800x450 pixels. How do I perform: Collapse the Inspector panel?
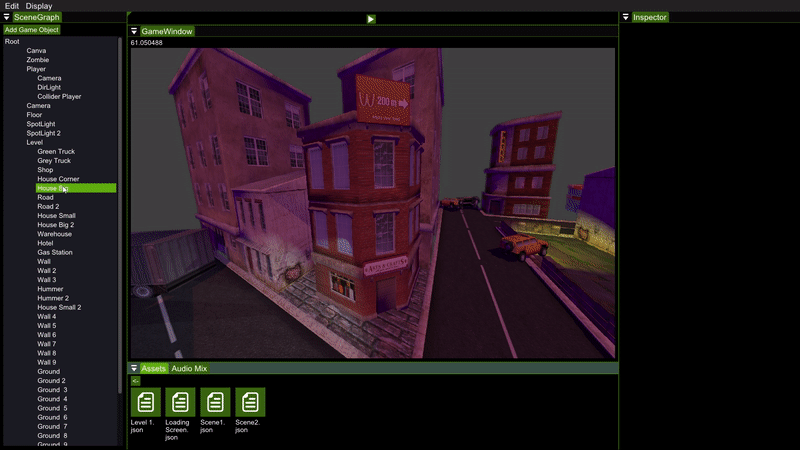click(626, 17)
